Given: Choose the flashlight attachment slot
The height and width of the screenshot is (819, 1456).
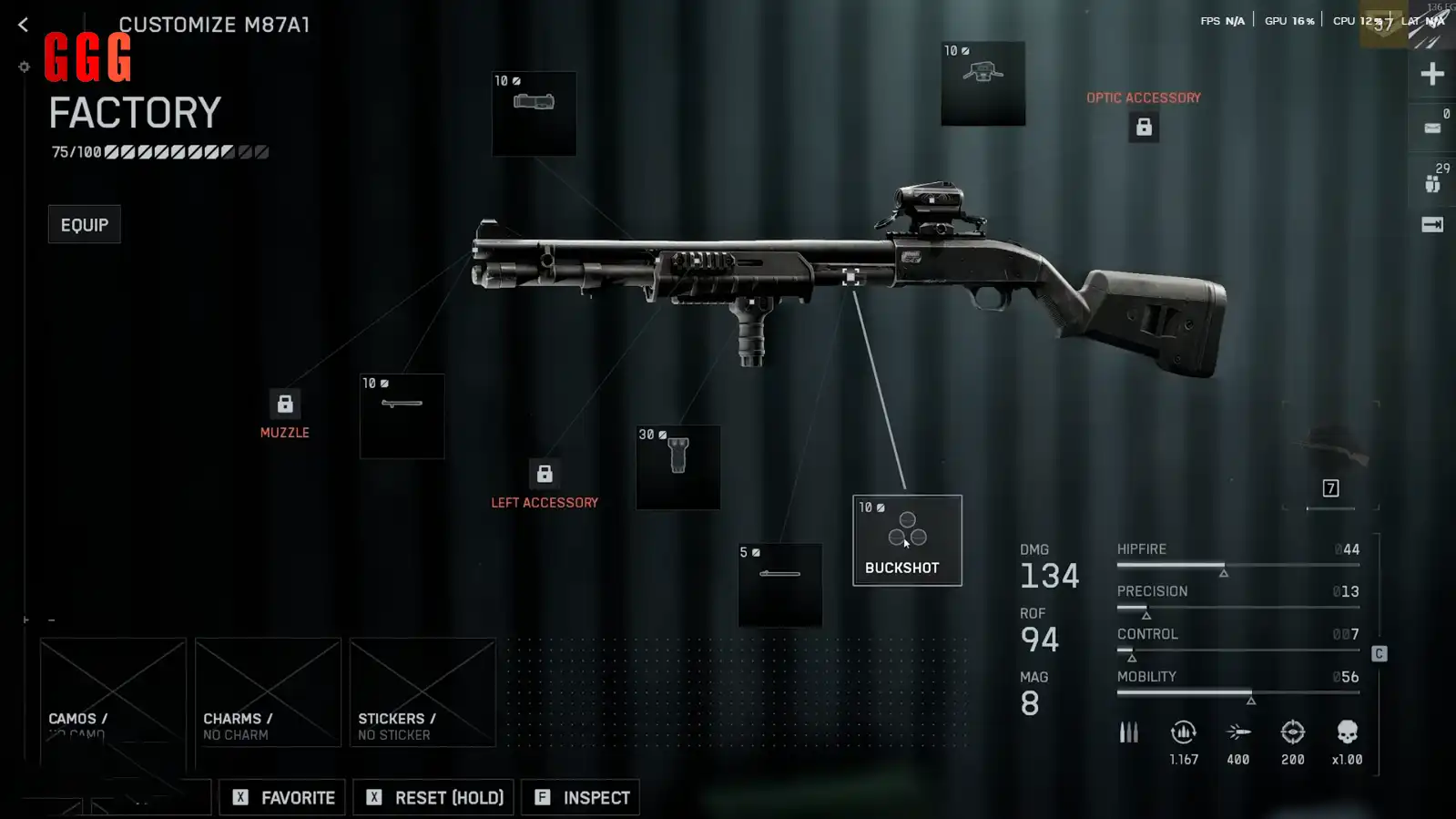Looking at the screenshot, I should [x=534, y=114].
